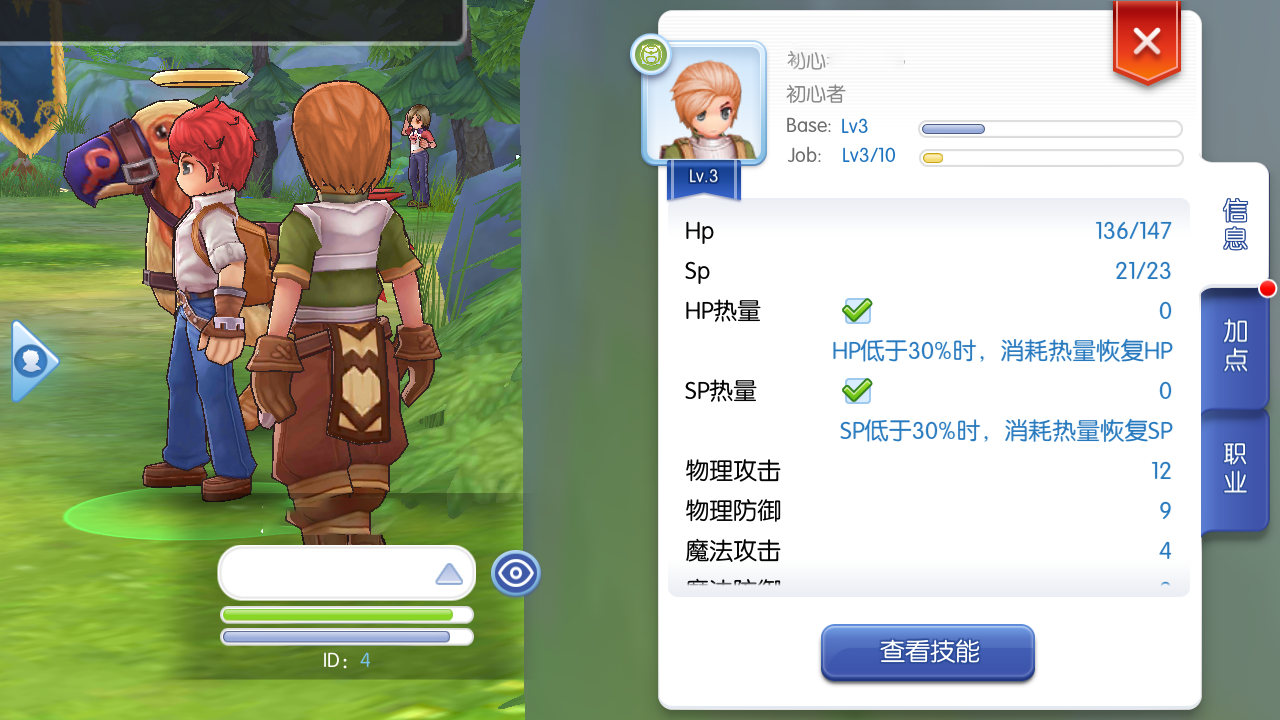Click the Base experience progress bar
Image resolution: width=1280 pixels, height=720 pixels.
[x=1050, y=128]
